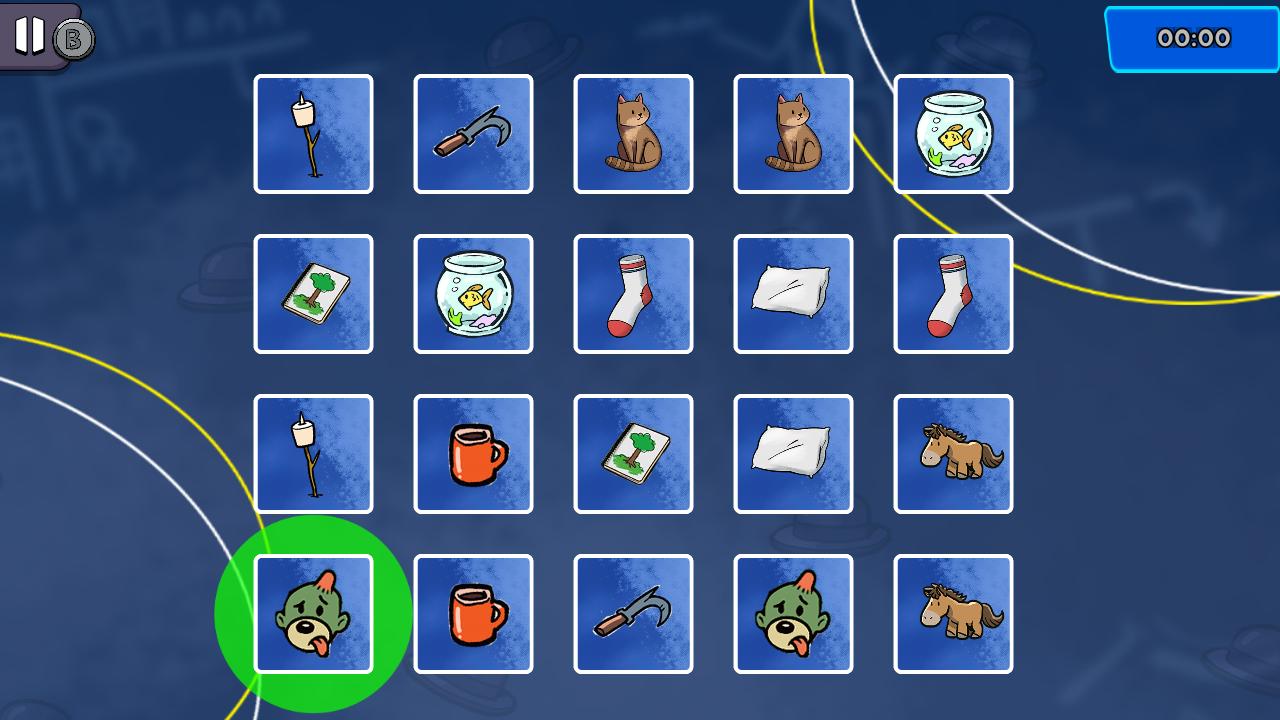Match the second sock card on the right
This screenshot has height=720, width=1280.
click(x=953, y=294)
